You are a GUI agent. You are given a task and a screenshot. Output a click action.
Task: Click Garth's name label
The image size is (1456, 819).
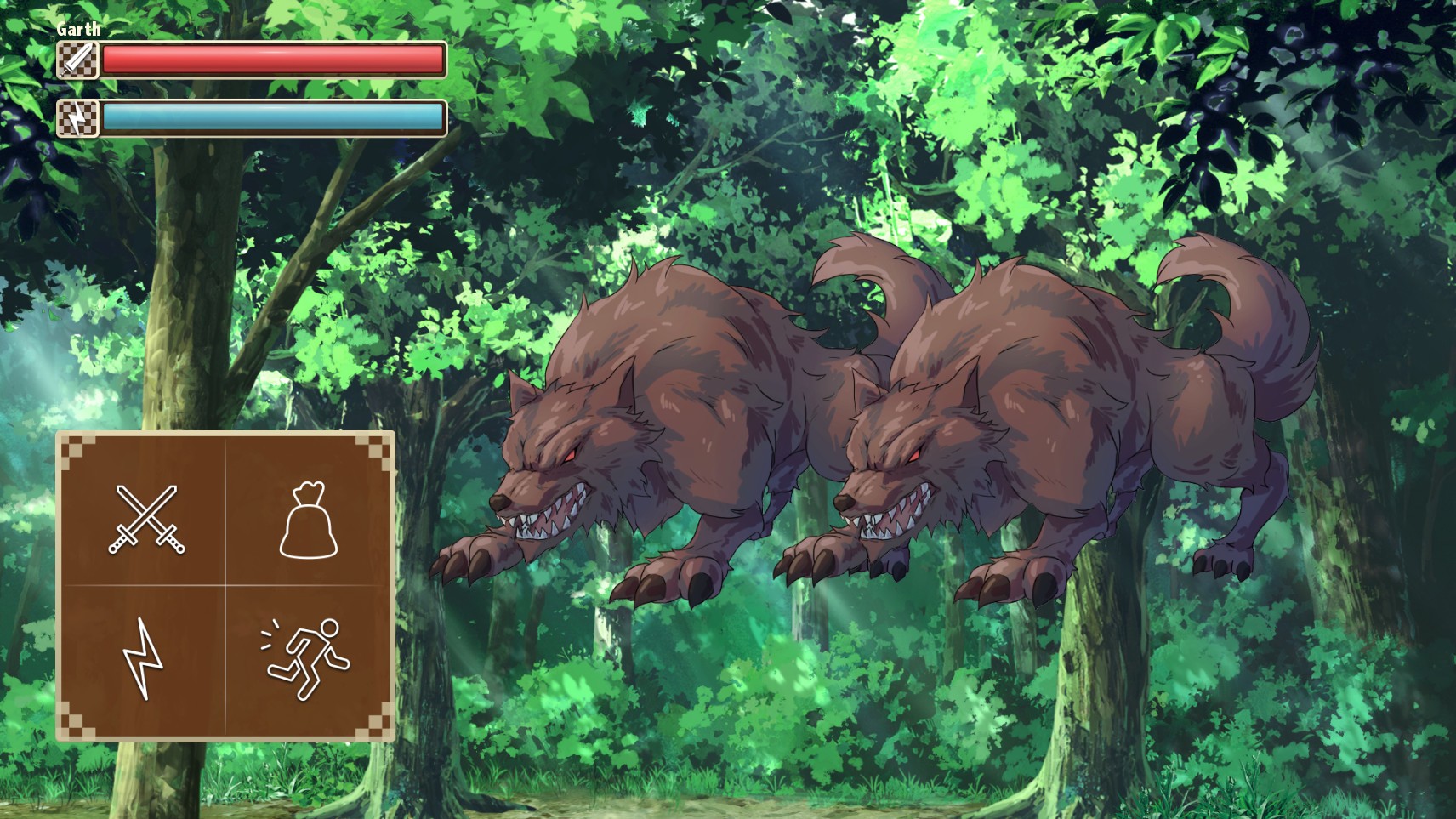77,28
